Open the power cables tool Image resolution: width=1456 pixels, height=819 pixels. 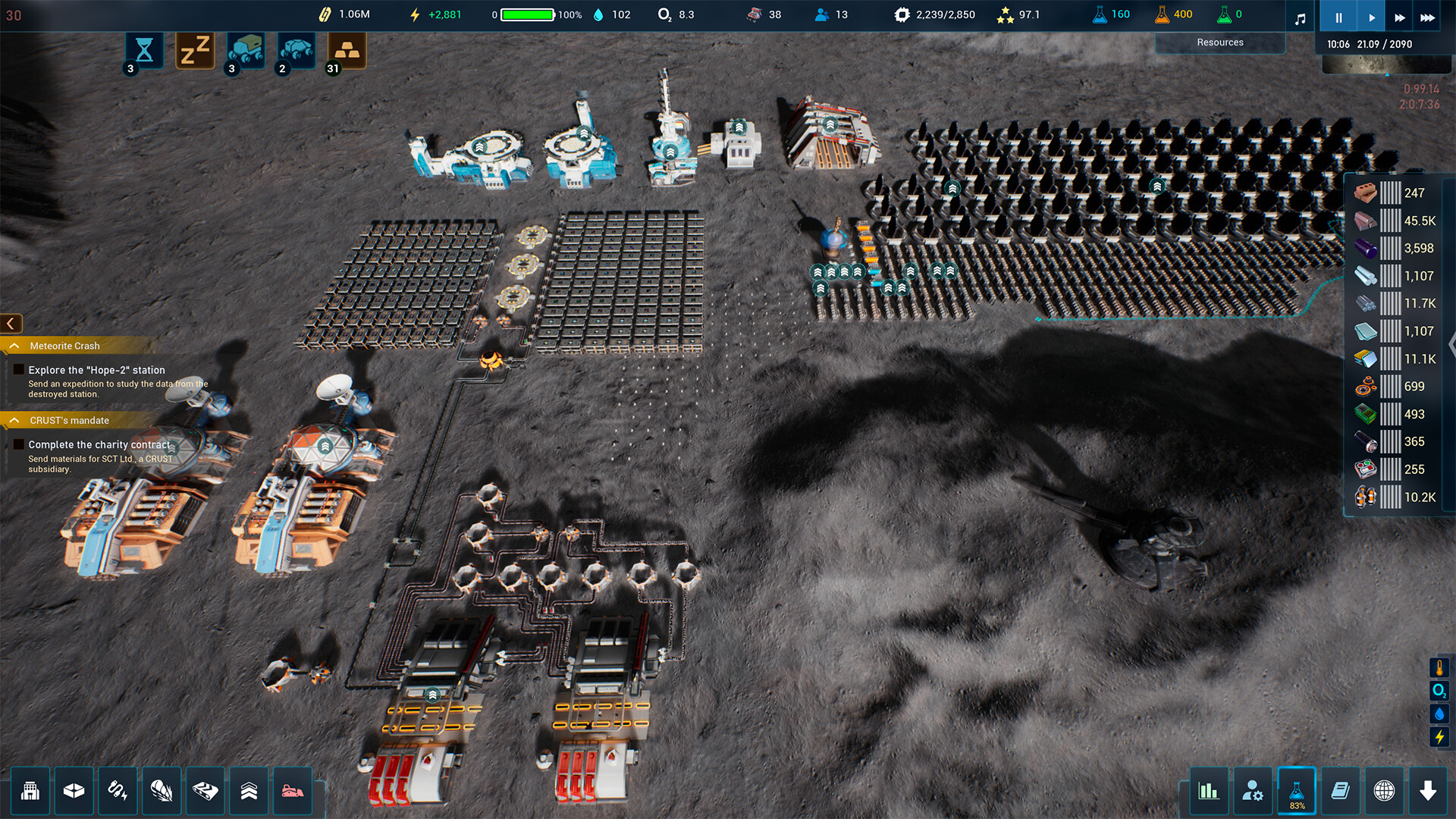pos(118,792)
